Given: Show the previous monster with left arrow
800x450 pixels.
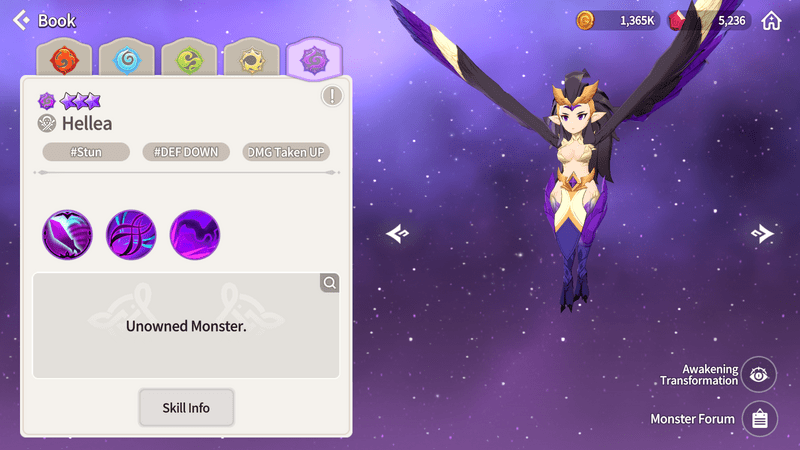Looking at the screenshot, I should [398, 233].
